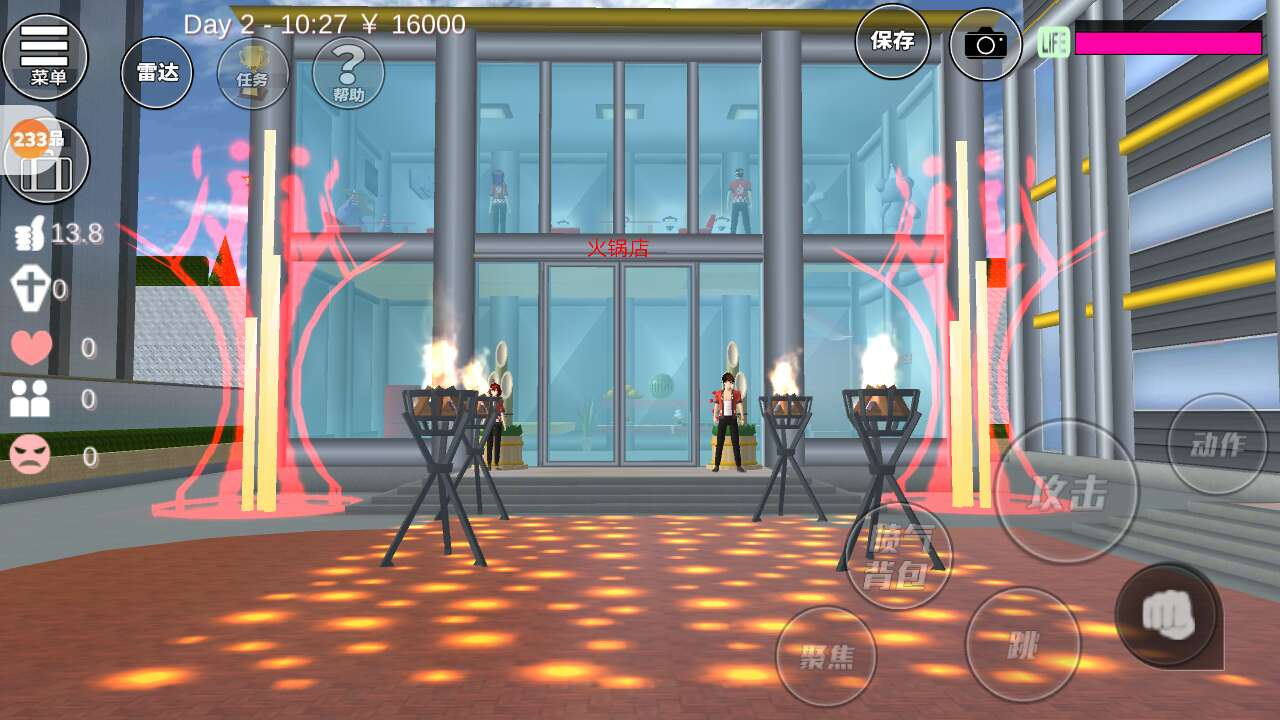Open the 任务 trophy missions

tap(253, 74)
